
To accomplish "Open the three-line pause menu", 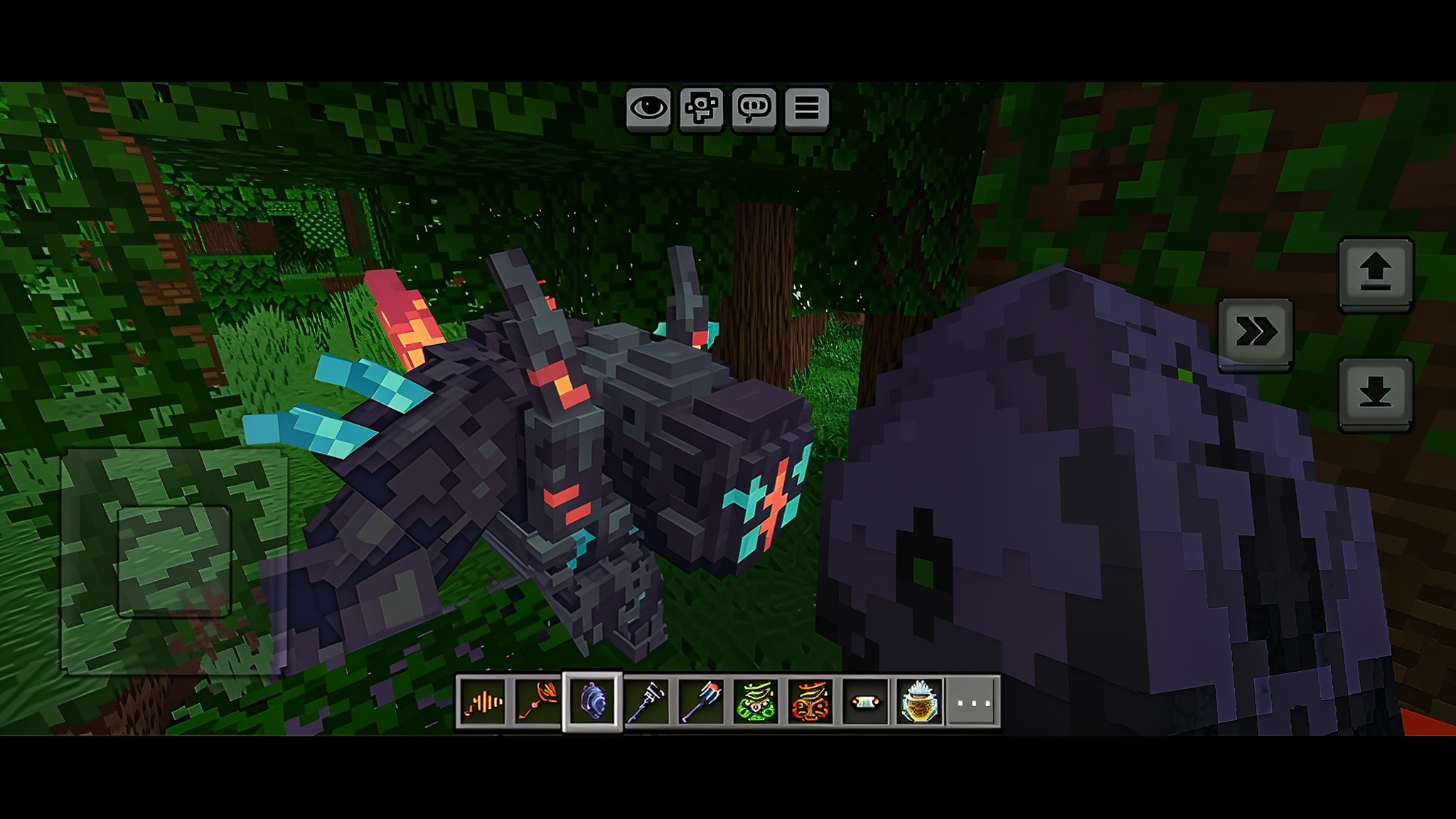I will pos(806,109).
